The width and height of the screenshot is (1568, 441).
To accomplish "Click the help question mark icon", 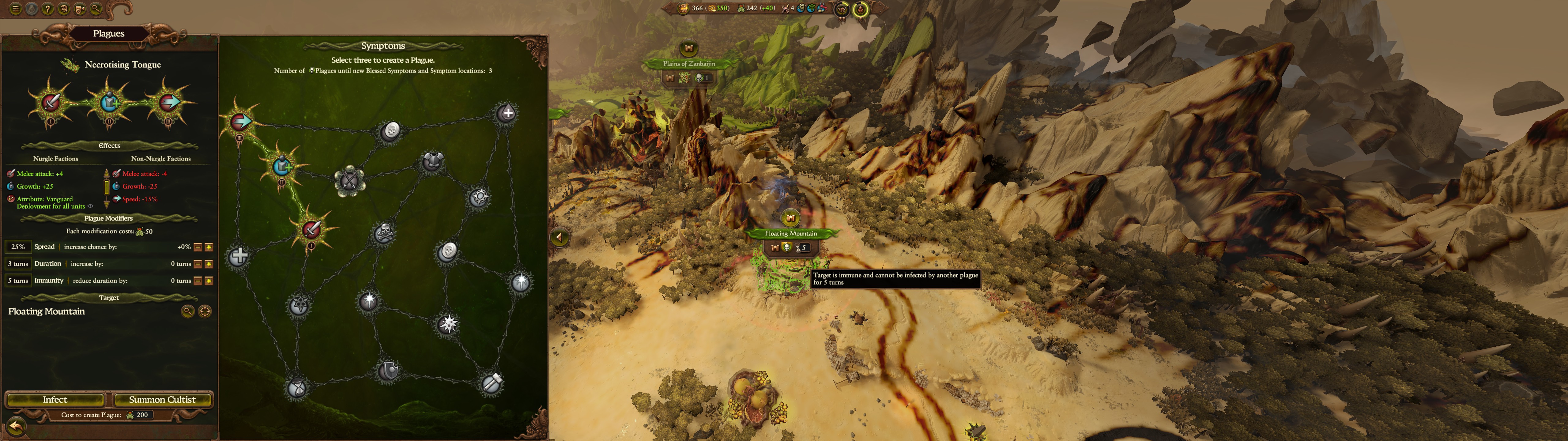I will pyautogui.click(x=47, y=9).
